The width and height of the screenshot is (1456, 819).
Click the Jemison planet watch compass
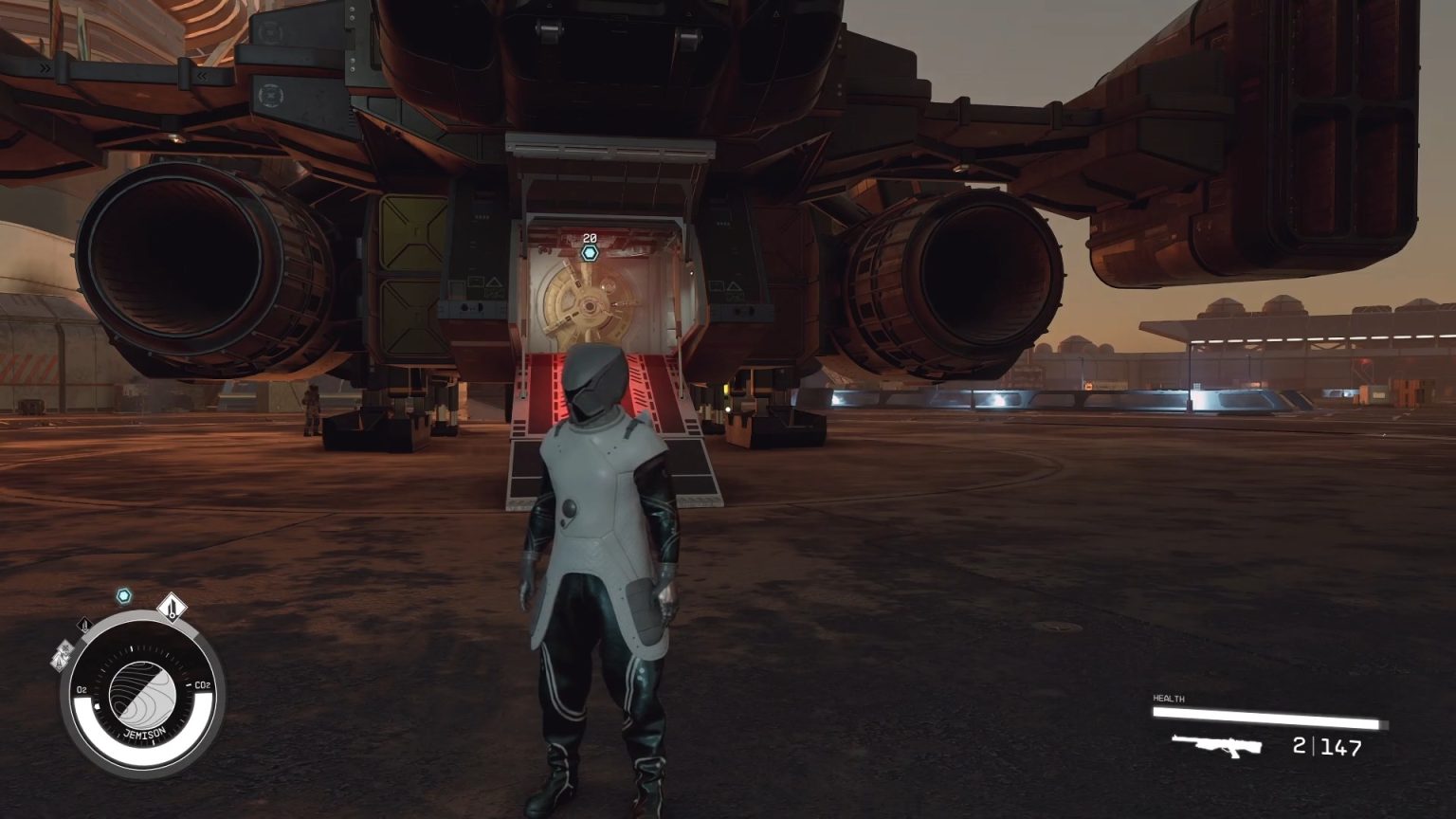[142, 693]
